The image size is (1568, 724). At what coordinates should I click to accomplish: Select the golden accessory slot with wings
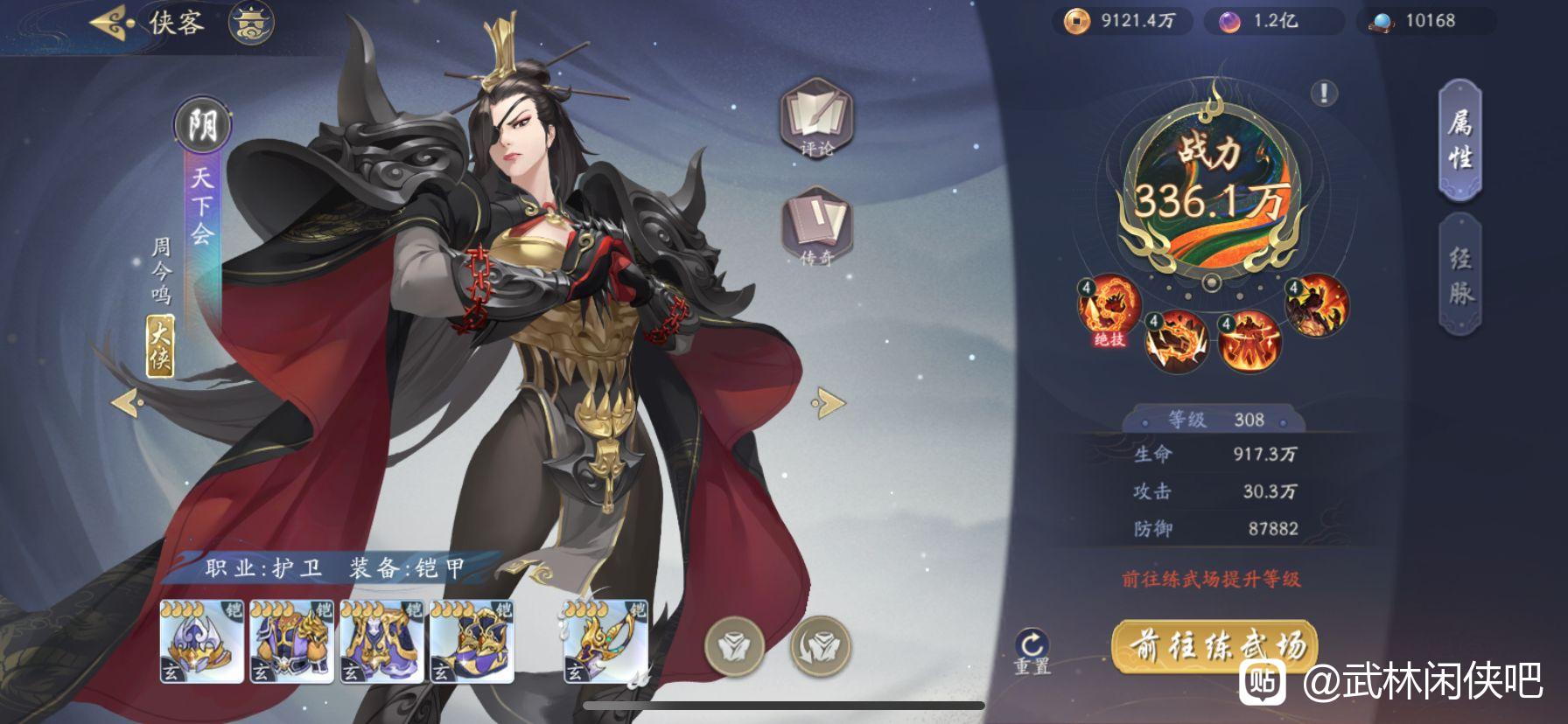[605, 642]
